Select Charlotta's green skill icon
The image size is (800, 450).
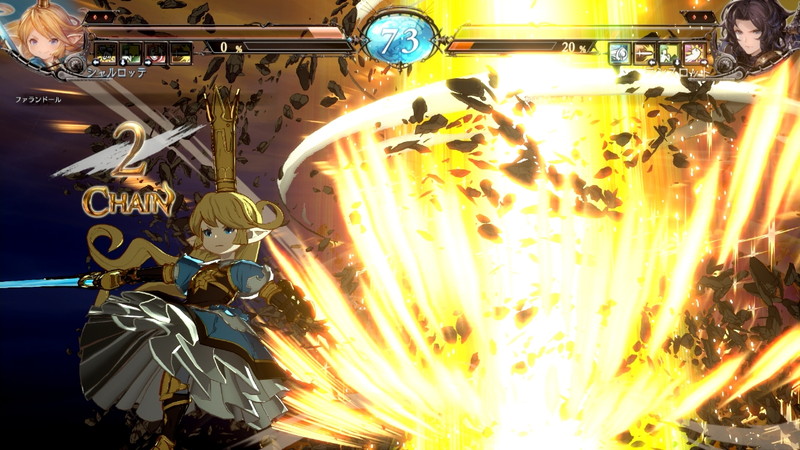(129, 52)
